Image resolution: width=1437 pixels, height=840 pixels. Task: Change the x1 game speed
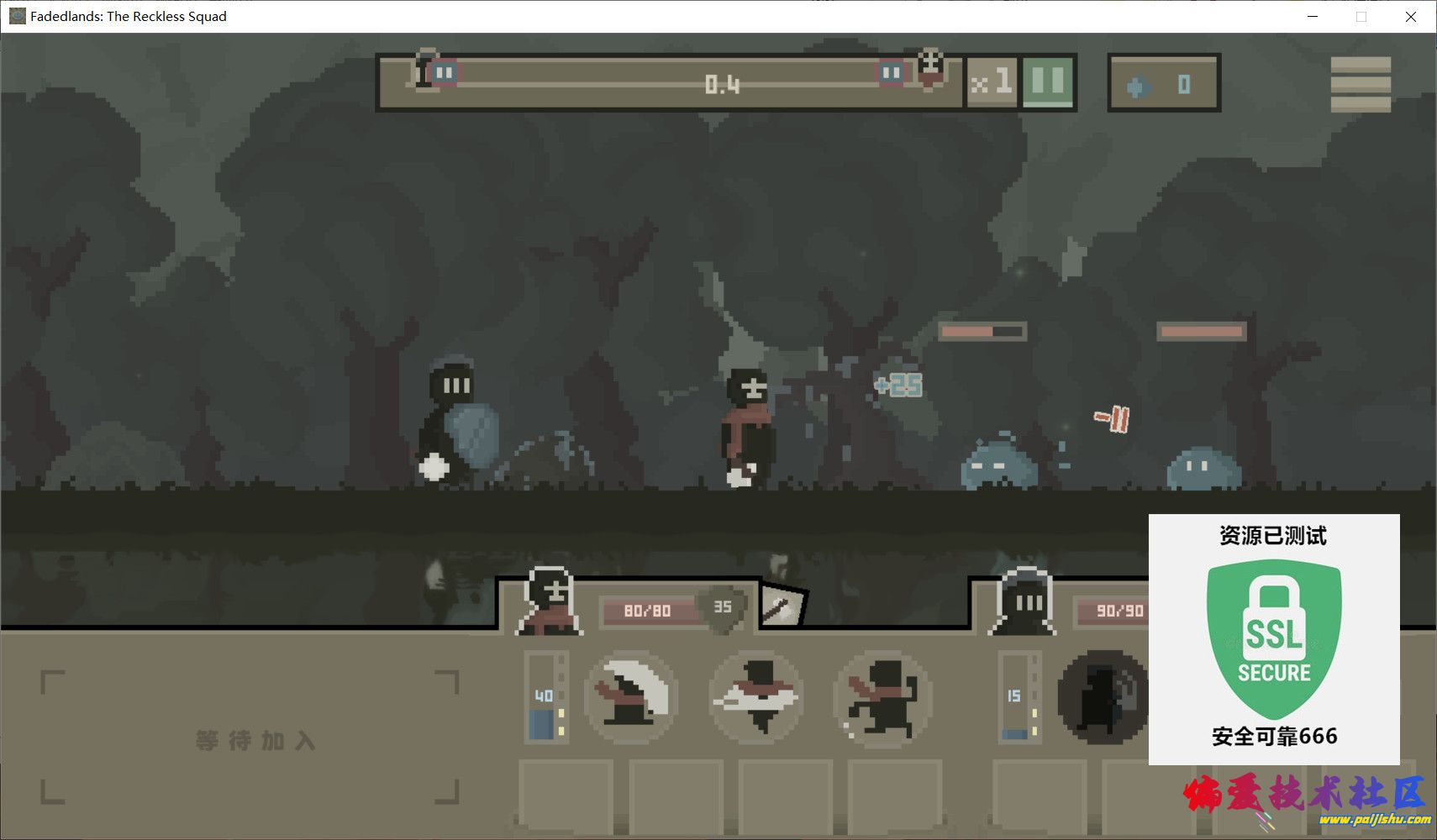pos(992,83)
